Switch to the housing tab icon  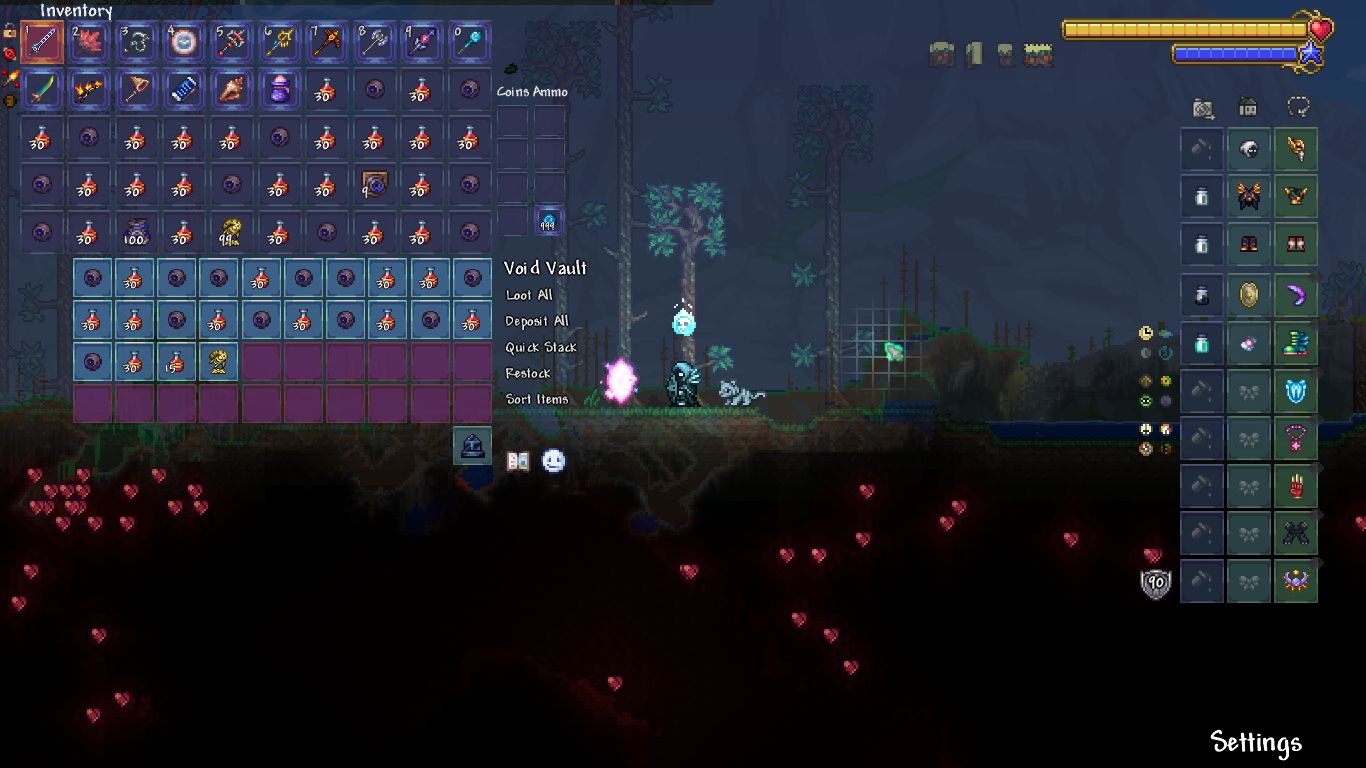pyautogui.click(x=1248, y=106)
